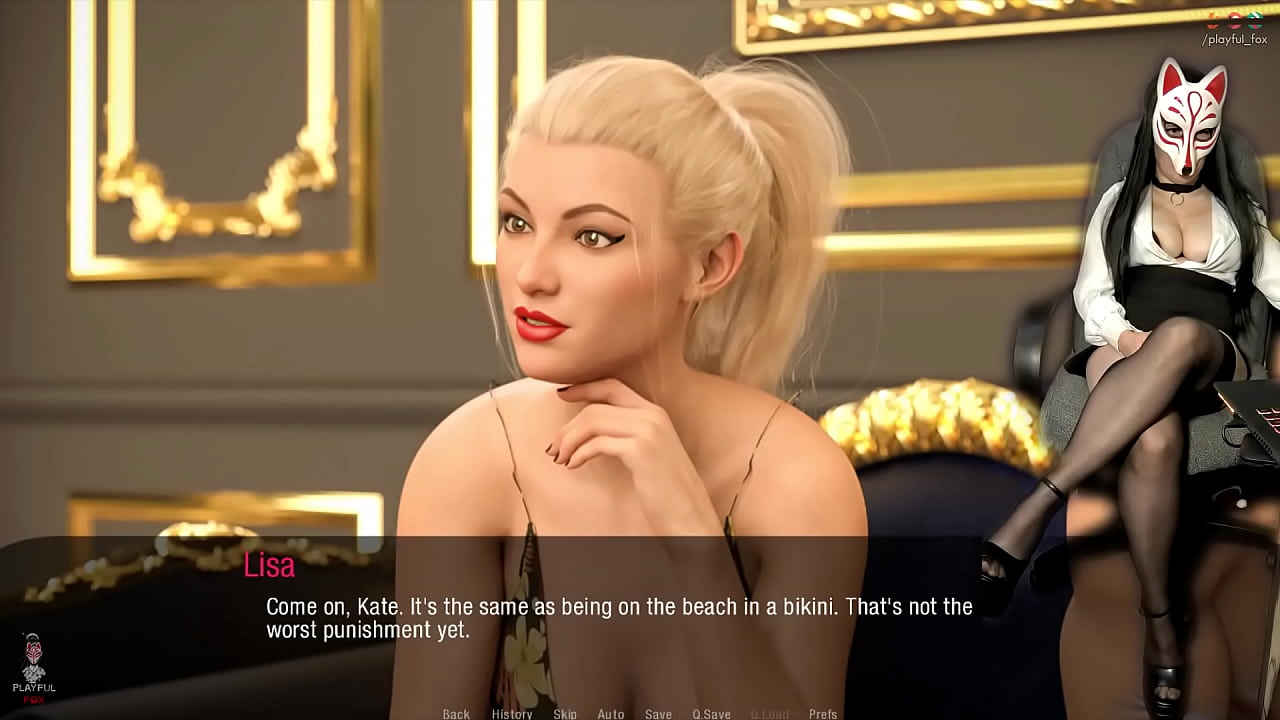Click the pink Instagram-style social icon
Image resolution: width=1280 pixels, height=720 pixels.
click(x=1233, y=20)
